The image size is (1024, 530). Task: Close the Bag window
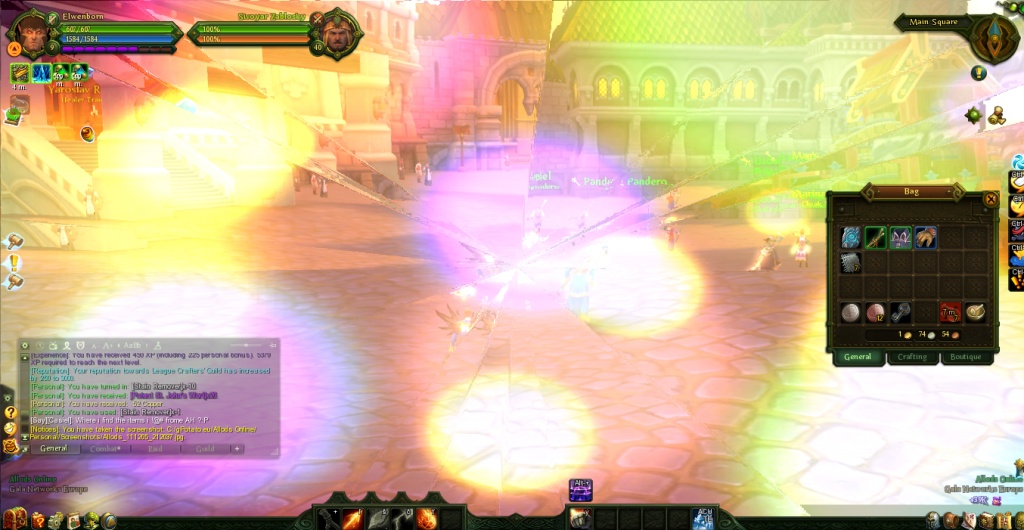[990, 199]
